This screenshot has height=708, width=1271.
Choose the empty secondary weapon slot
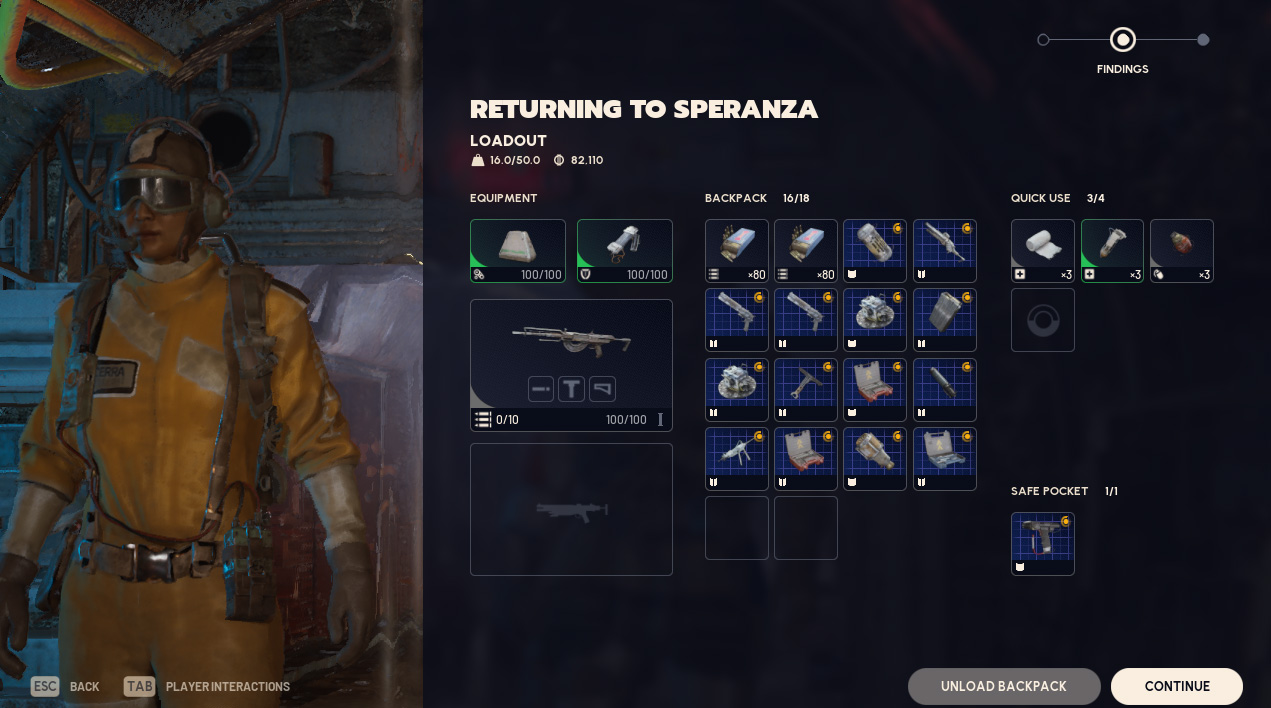point(571,509)
